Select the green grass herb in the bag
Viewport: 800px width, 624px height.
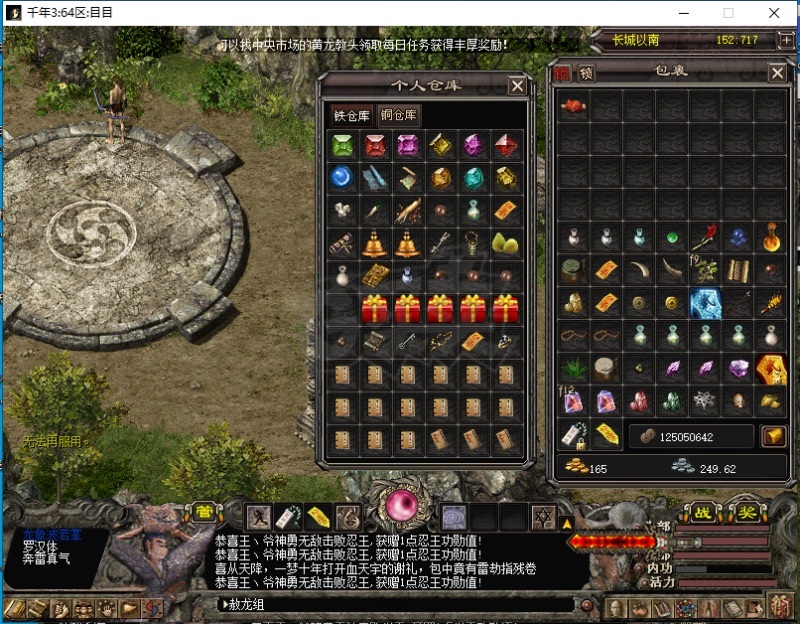tap(574, 368)
